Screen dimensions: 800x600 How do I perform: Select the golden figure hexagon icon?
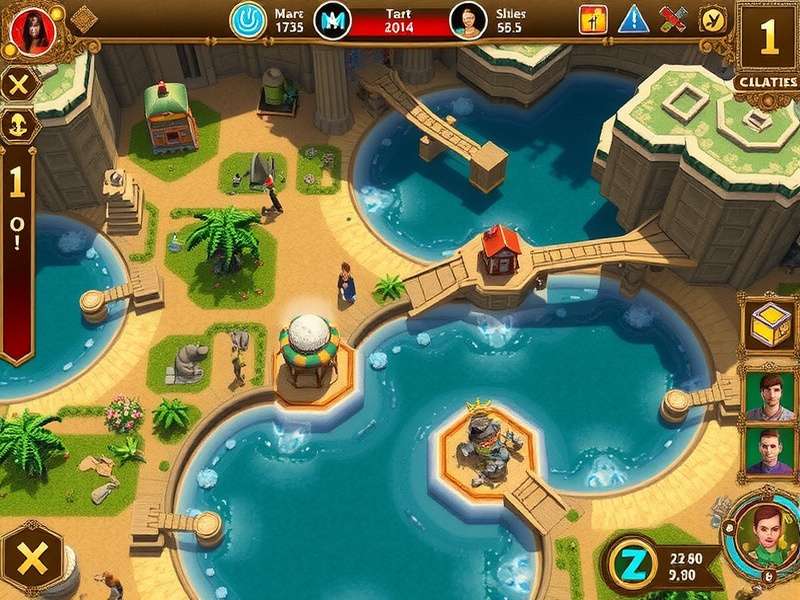coord(18,125)
